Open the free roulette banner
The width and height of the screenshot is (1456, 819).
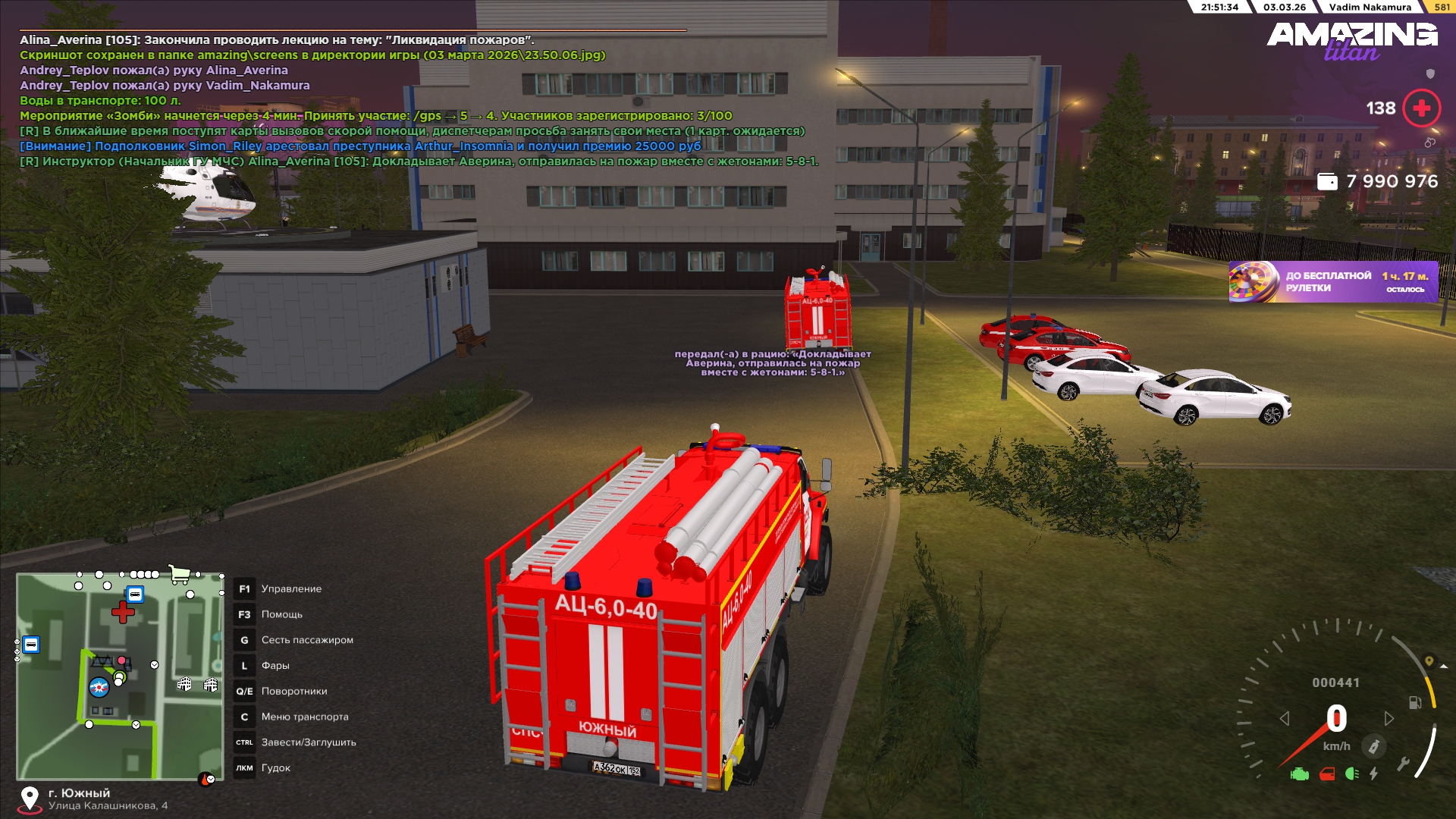[x=1333, y=282]
